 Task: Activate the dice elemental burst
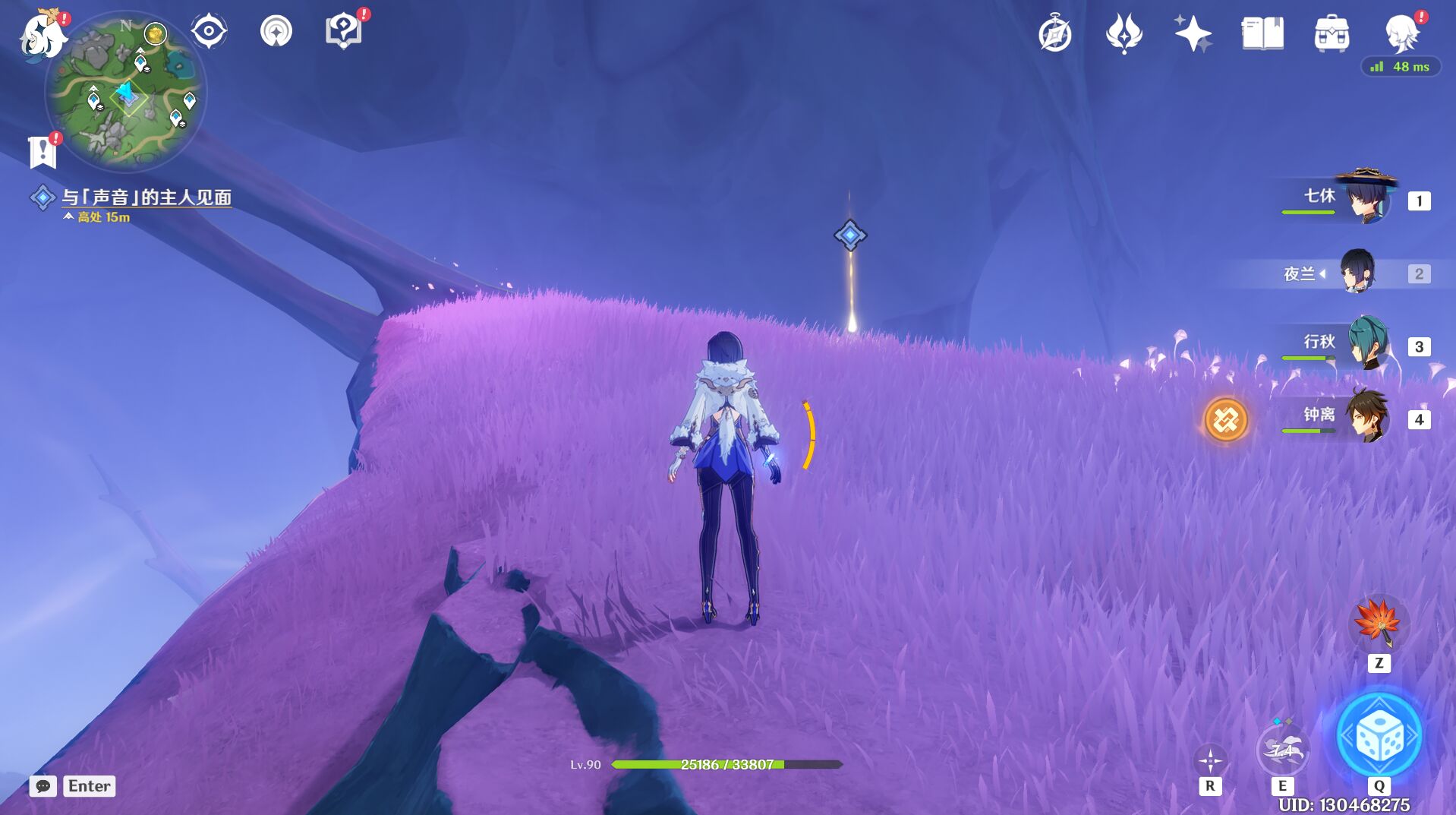tap(1379, 737)
